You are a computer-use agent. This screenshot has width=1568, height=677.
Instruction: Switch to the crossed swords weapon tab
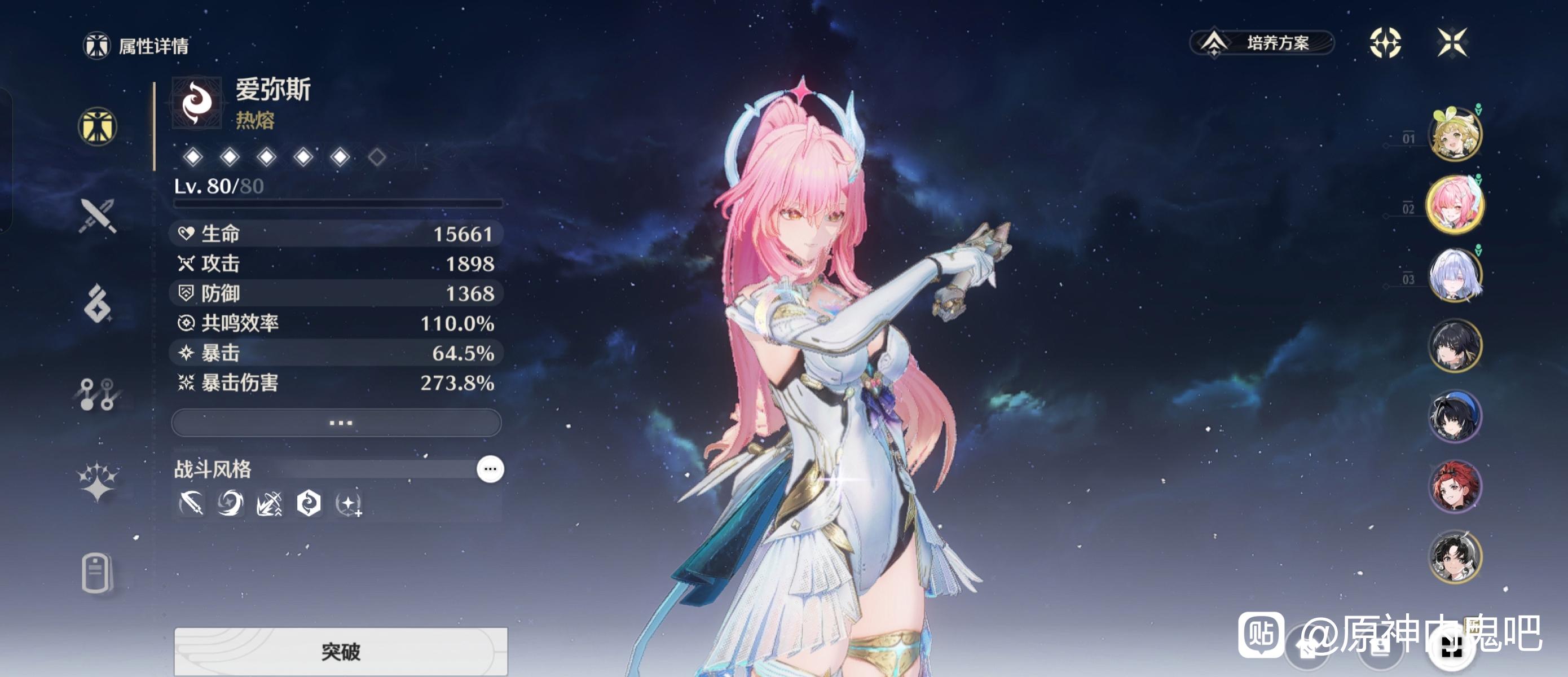coord(98,216)
